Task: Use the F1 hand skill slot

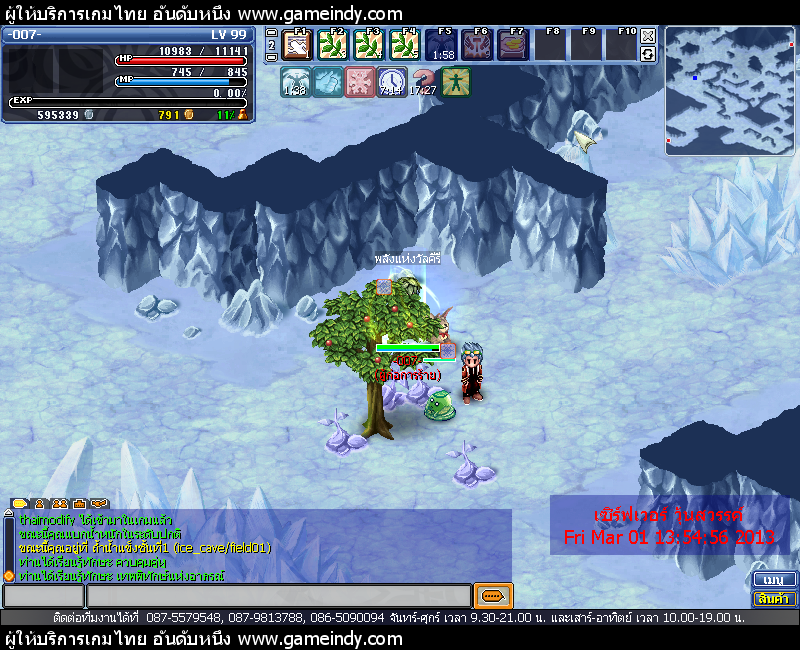Action: pyautogui.click(x=296, y=45)
